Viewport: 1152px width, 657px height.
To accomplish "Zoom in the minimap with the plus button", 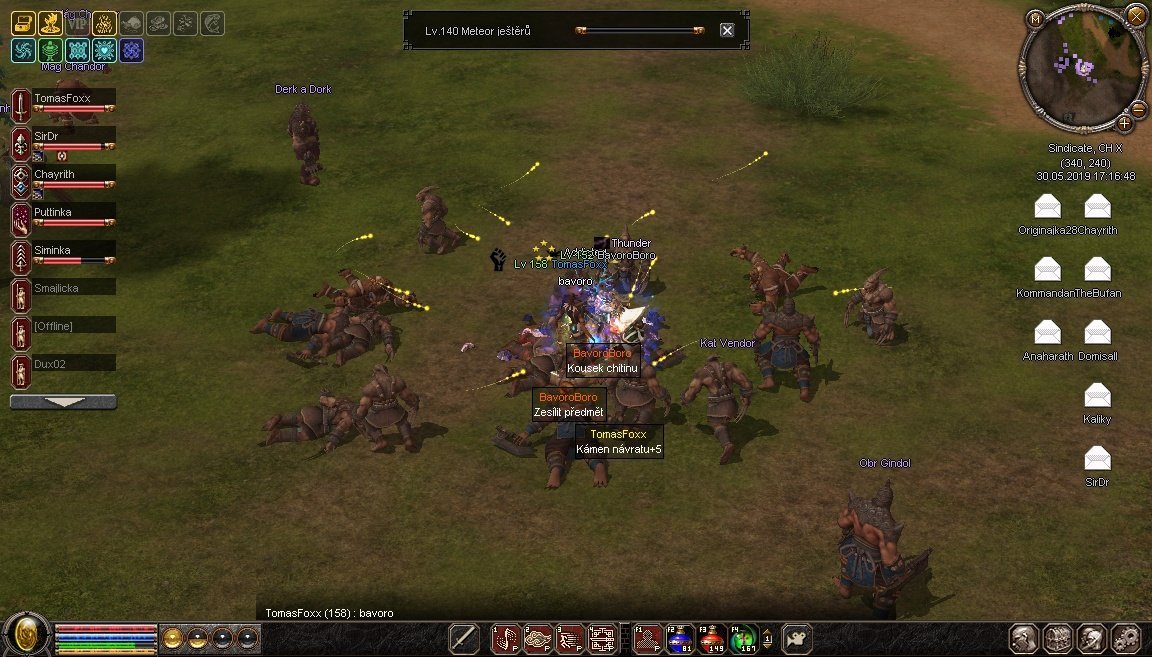I will click(x=1124, y=124).
